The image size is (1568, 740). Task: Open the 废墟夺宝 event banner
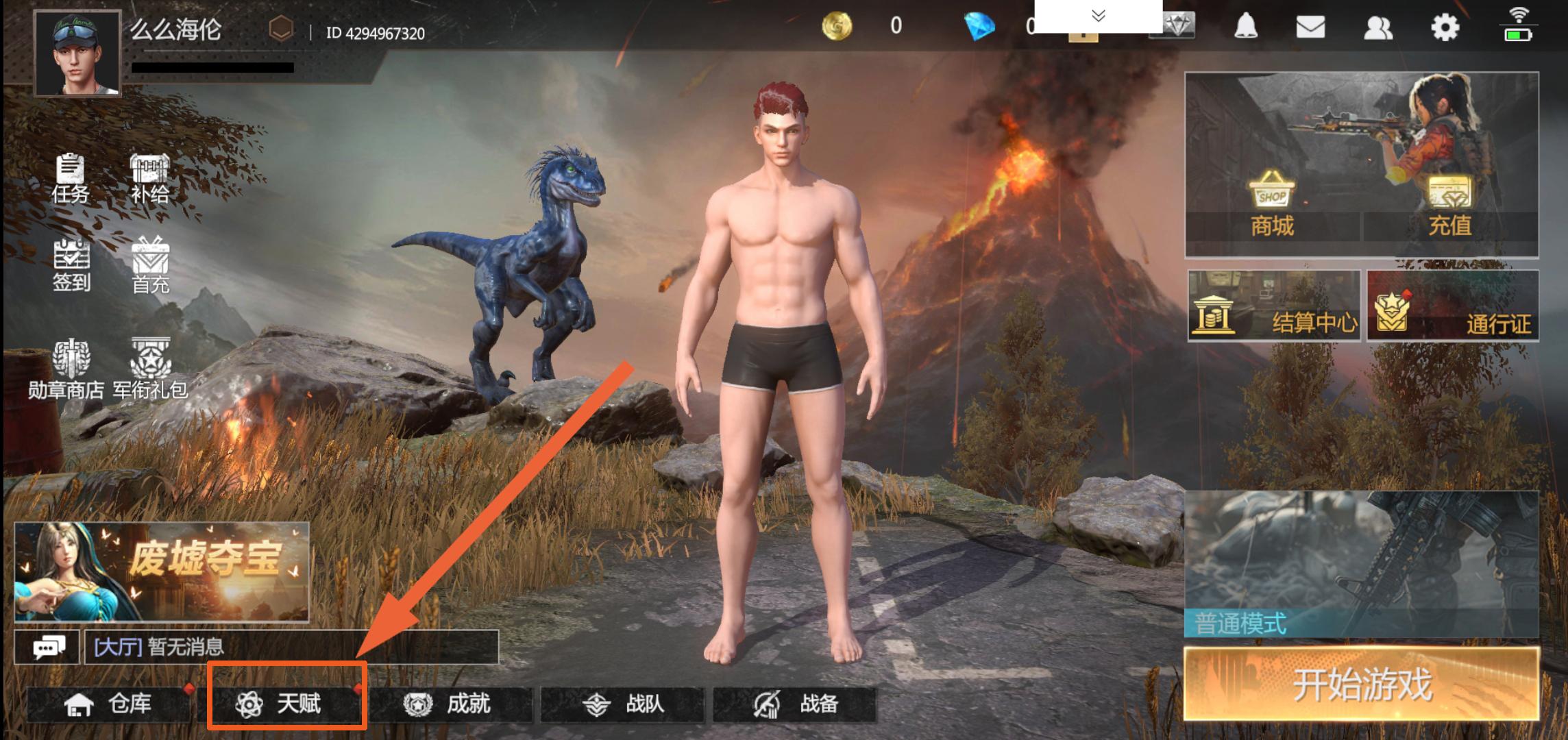click(162, 571)
